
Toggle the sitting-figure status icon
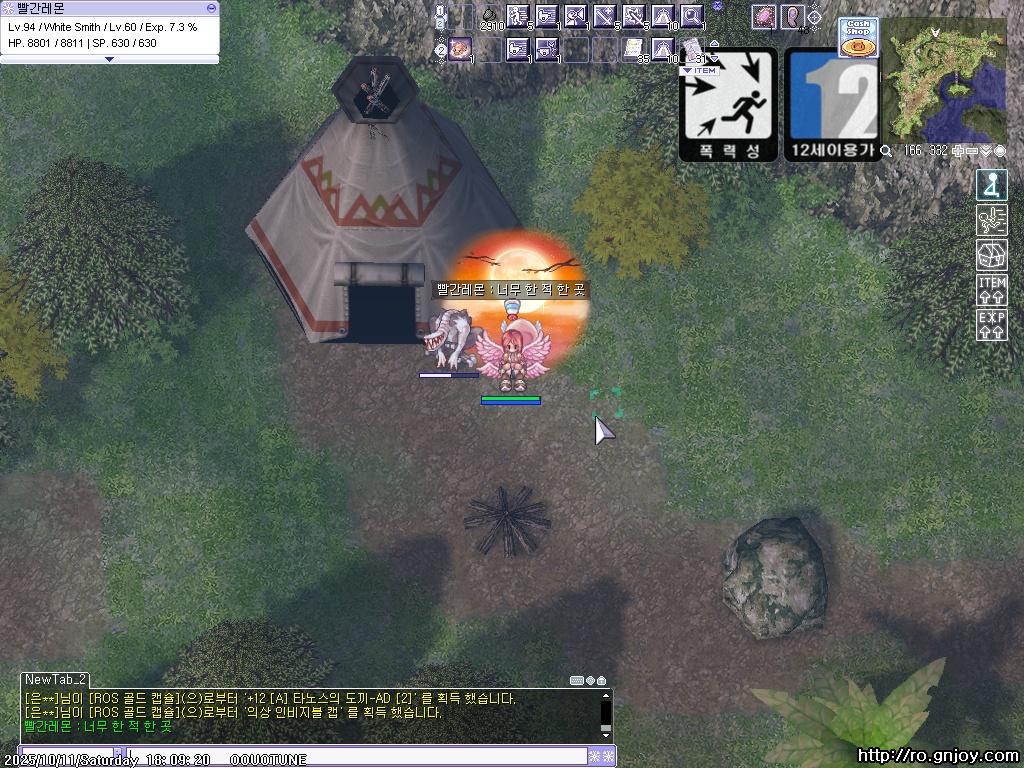[x=991, y=185]
